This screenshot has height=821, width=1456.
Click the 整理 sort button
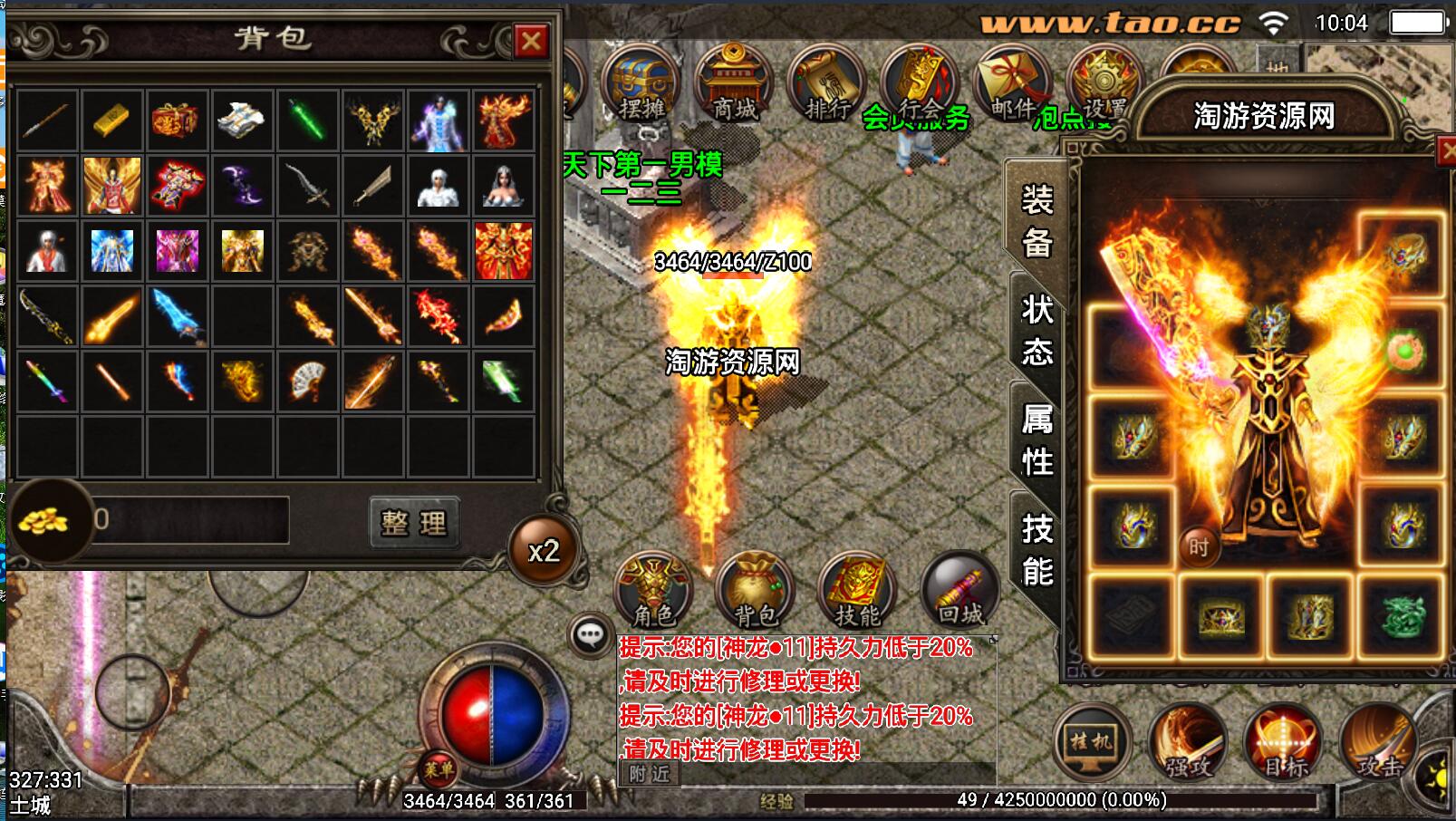click(x=414, y=522)
